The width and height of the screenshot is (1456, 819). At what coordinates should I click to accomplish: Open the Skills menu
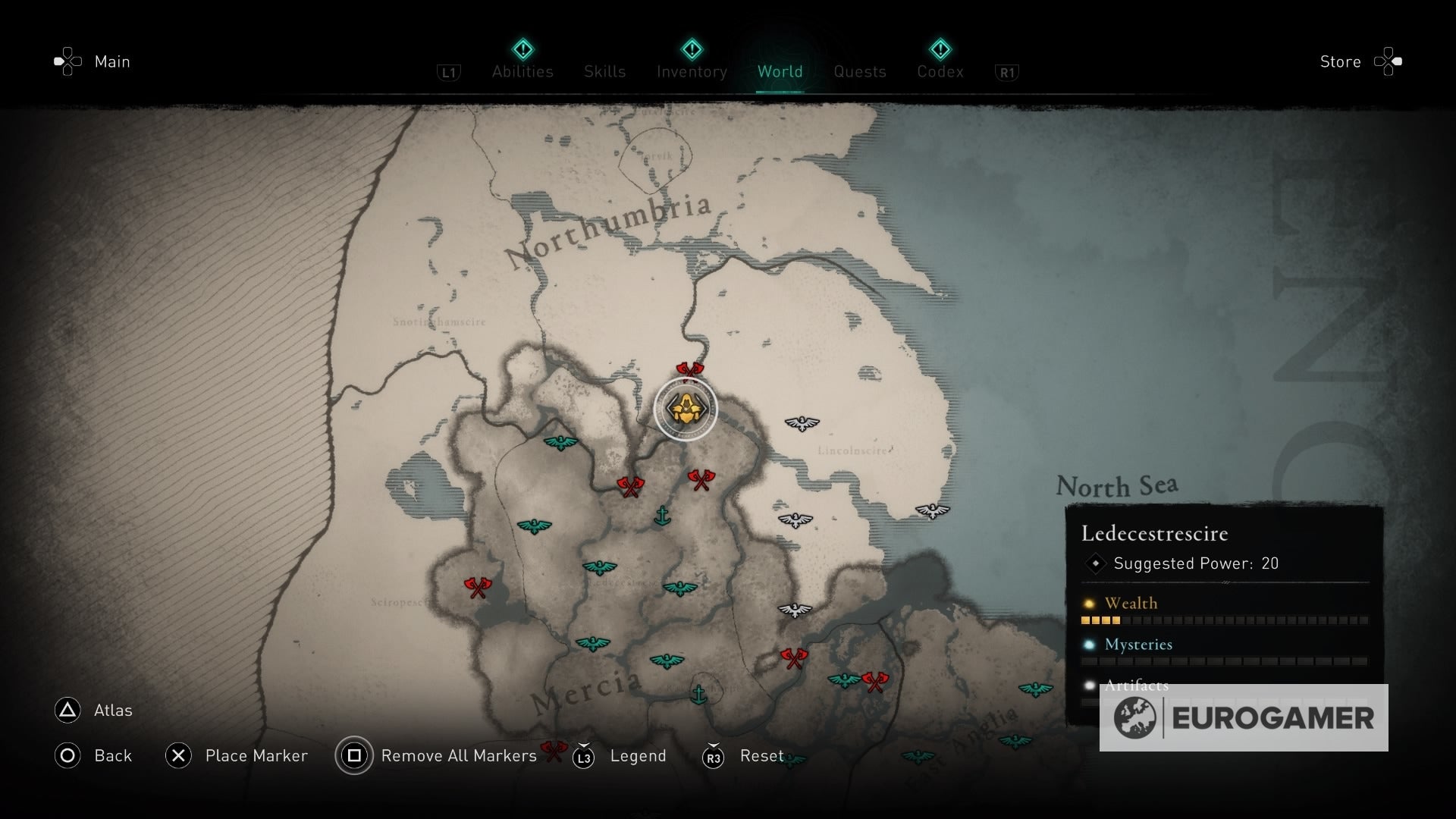pos(604,71)
